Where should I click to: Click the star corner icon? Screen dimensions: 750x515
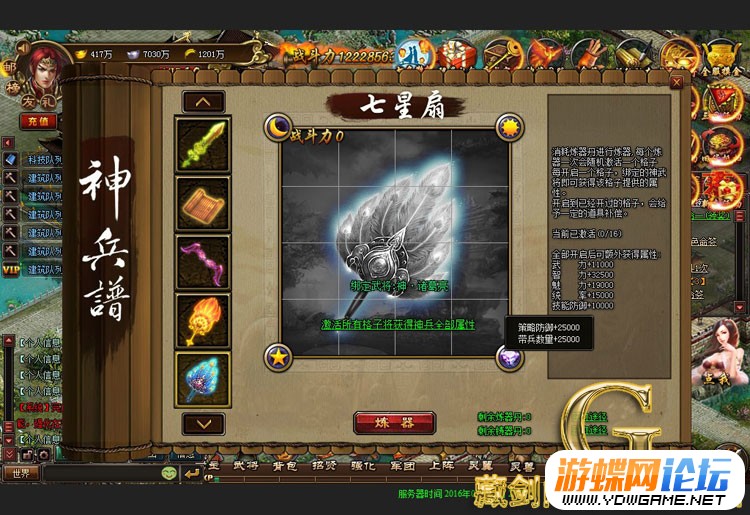(276, 356)
